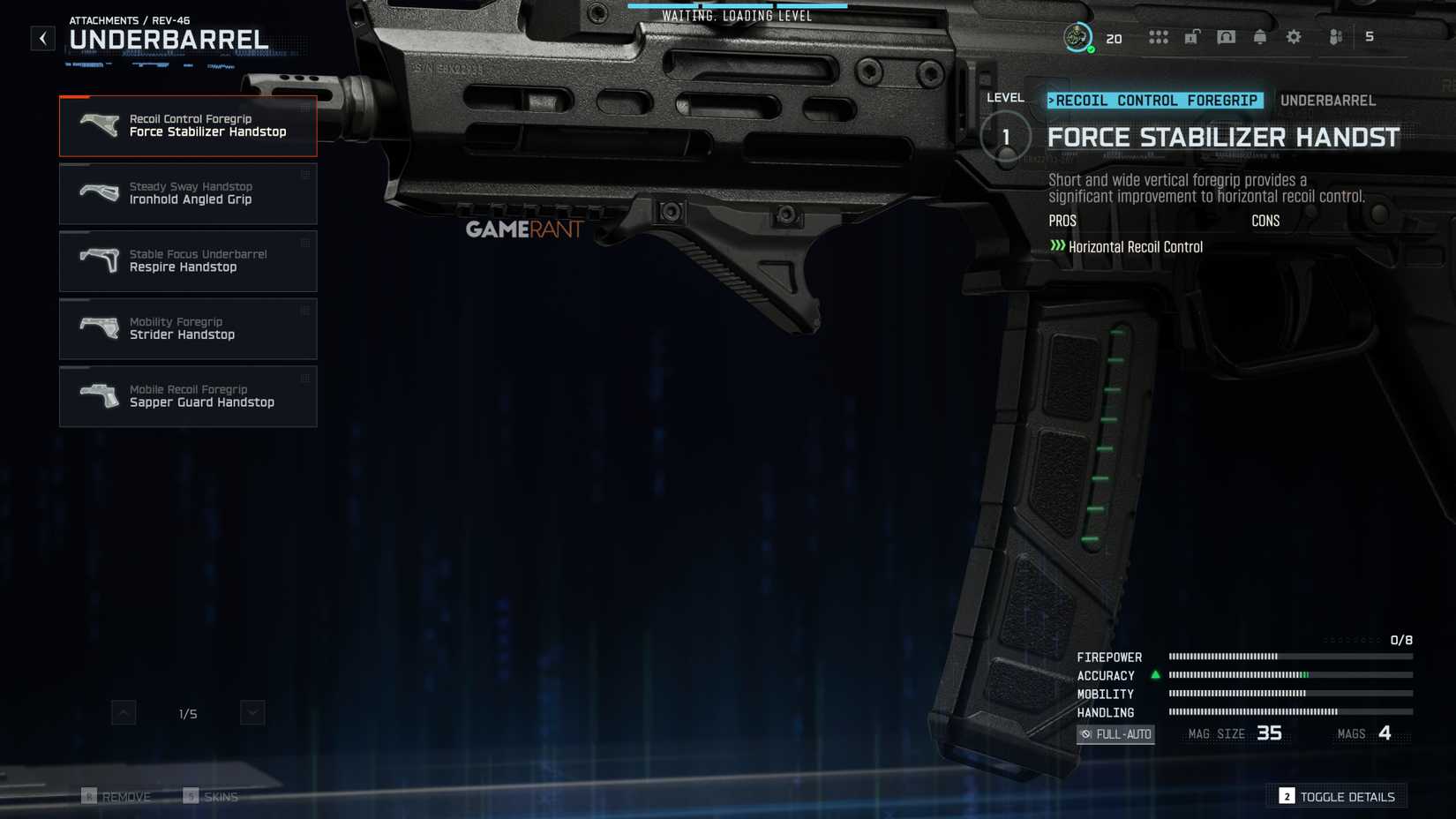Select the Ironhold Angled Grip attachment
The height and width of the screenshot is (819, 1456).
[x=188, y=193]
